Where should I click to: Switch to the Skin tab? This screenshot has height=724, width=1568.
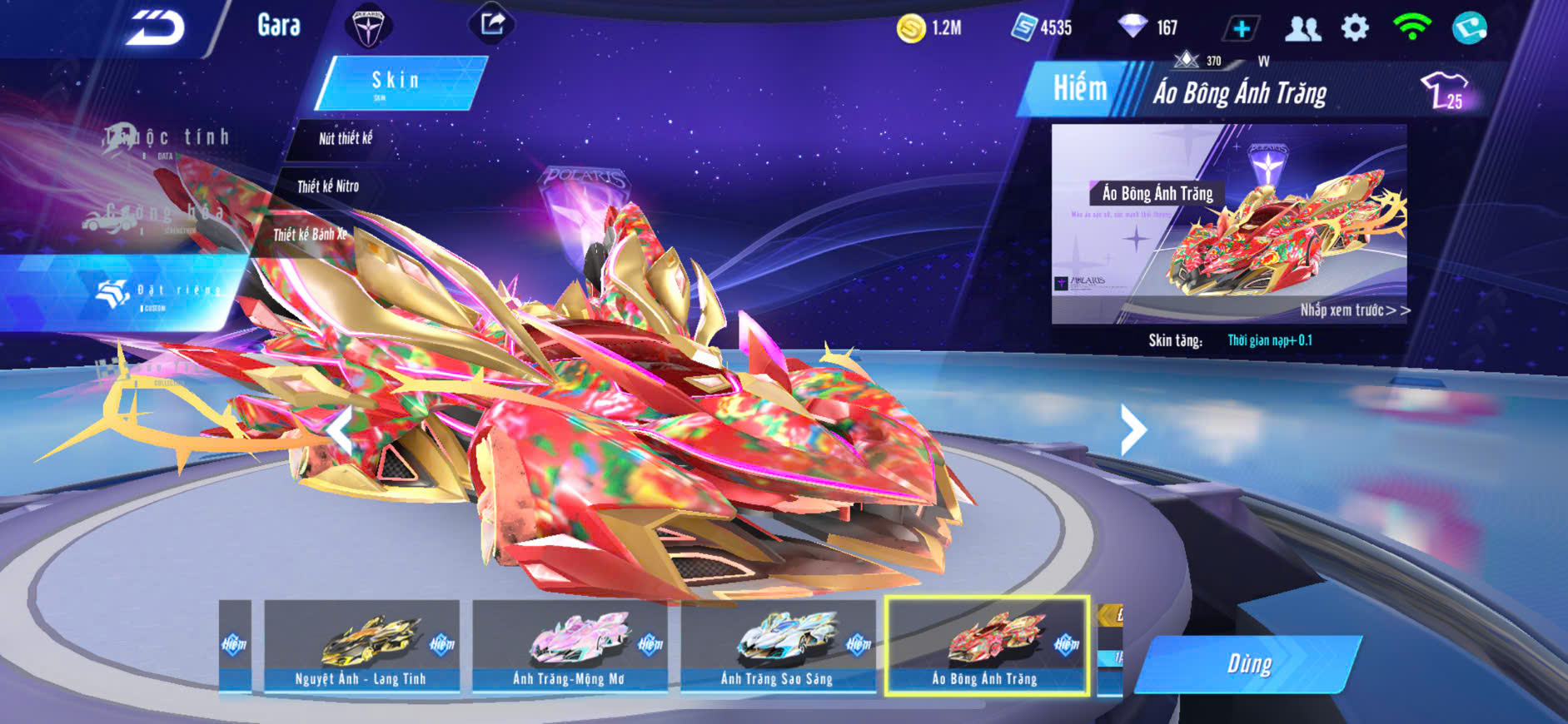click(398, 82)
